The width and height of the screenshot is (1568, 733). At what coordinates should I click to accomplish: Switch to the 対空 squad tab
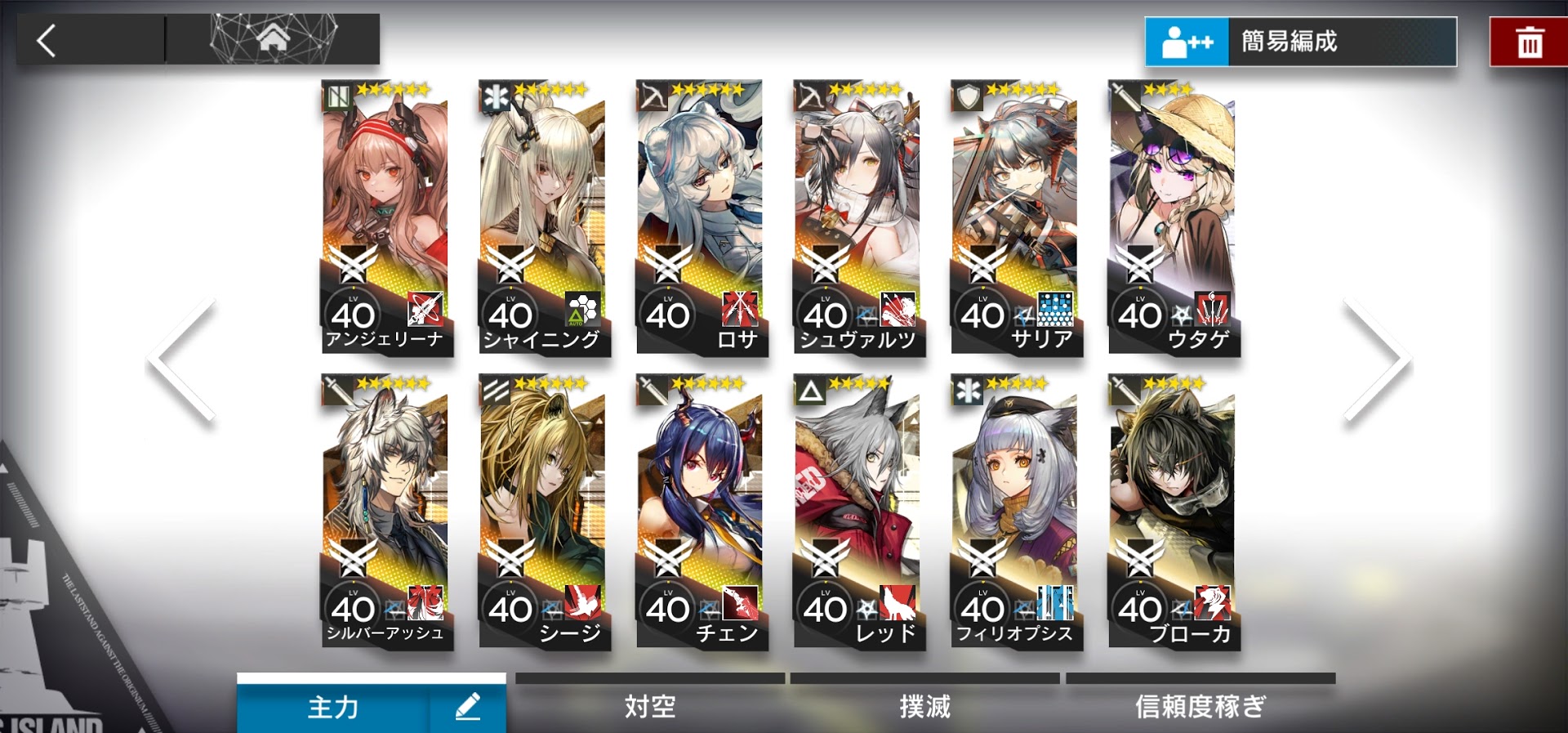650,706
